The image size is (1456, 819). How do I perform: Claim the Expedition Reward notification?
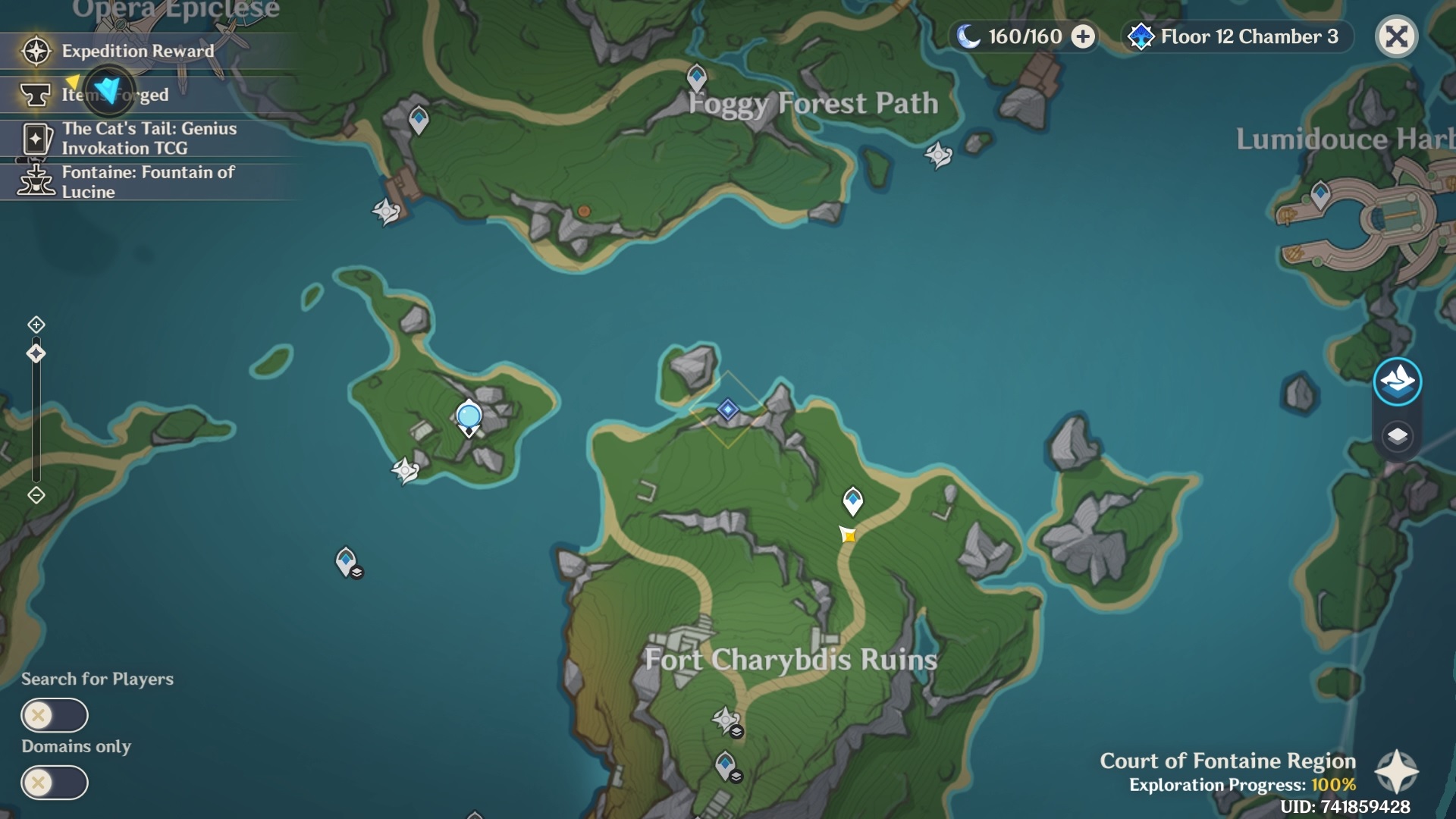138,51
